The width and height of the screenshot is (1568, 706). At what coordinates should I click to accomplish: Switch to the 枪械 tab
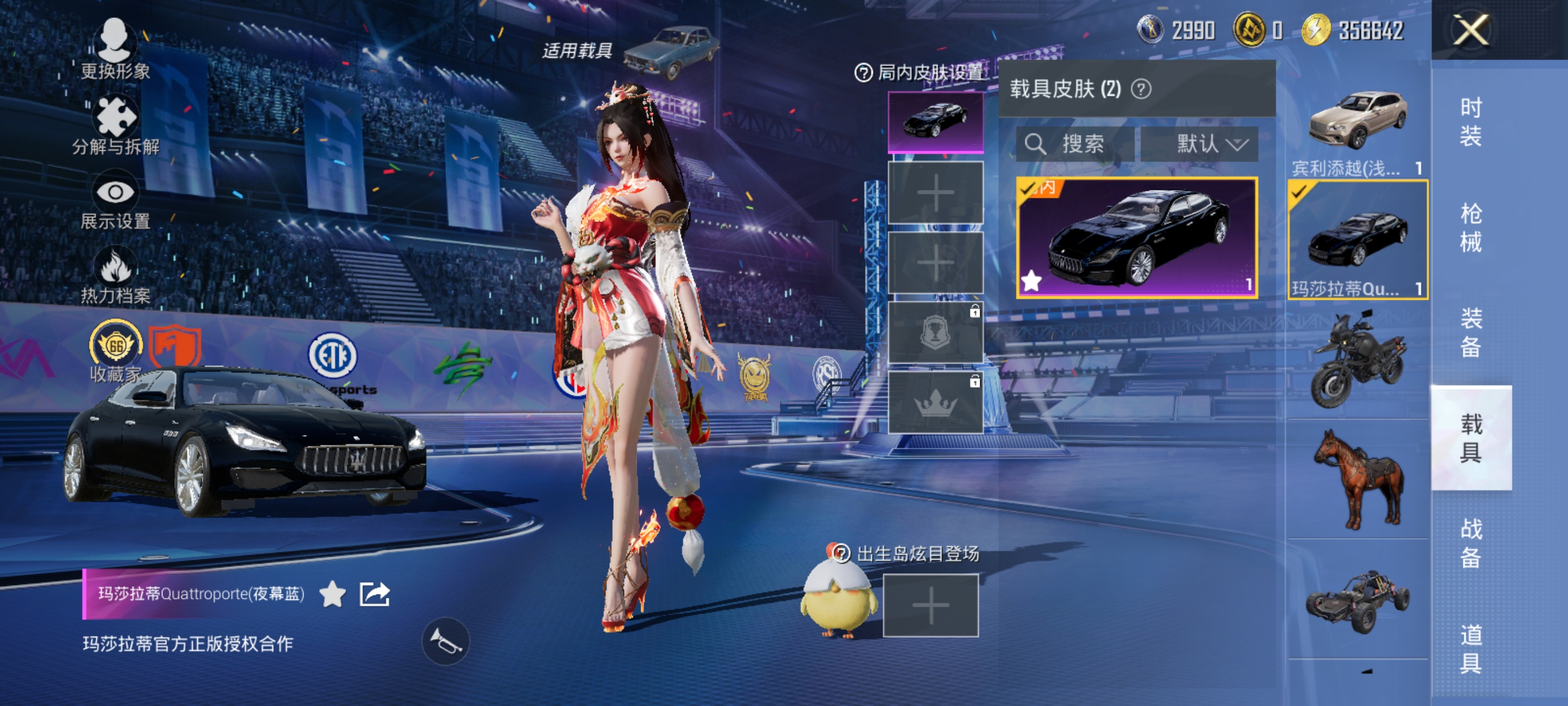pyautogui.click(x=1471, y=228)
